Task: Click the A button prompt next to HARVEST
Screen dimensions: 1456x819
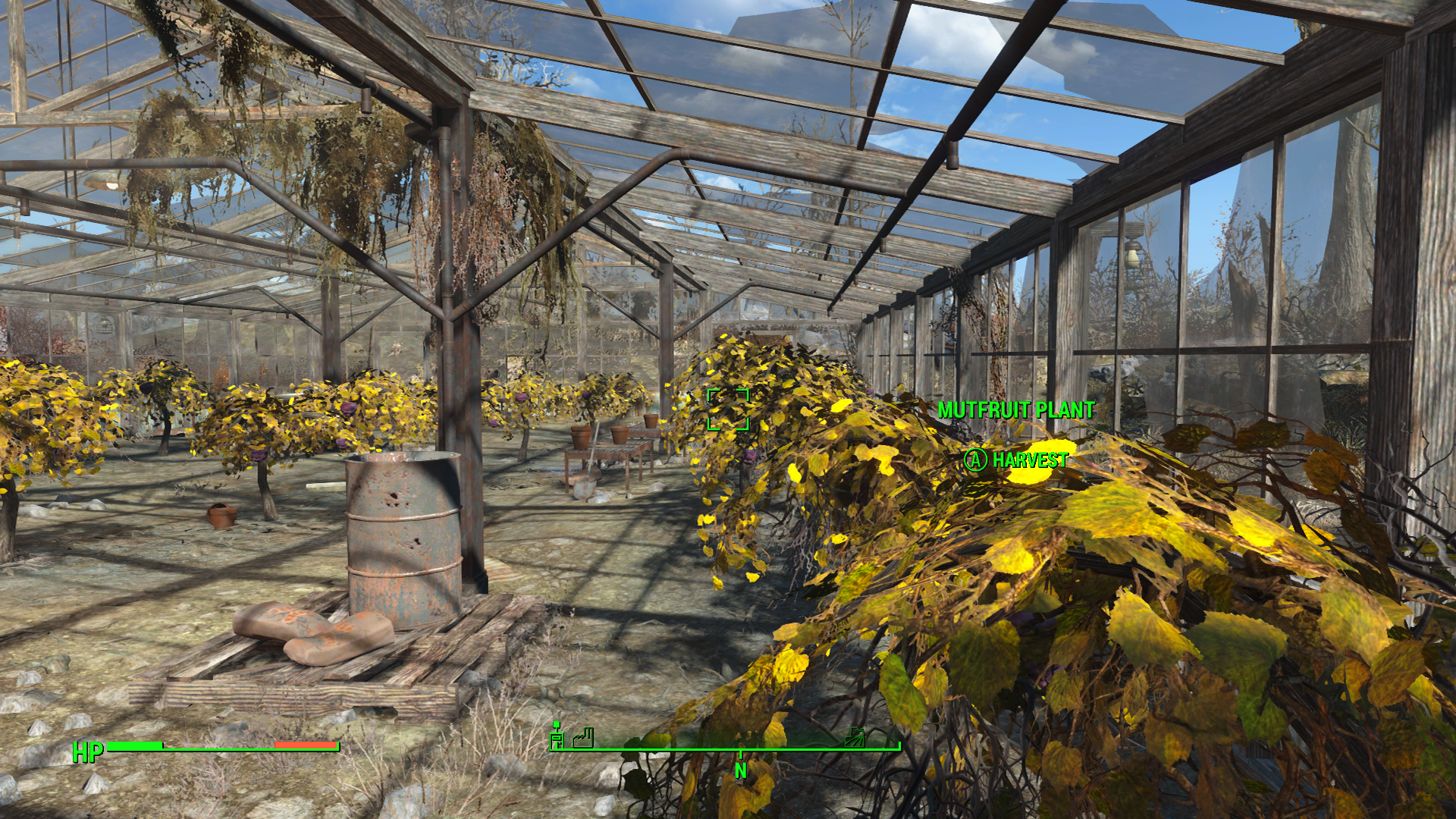Action: pos(974,458)
